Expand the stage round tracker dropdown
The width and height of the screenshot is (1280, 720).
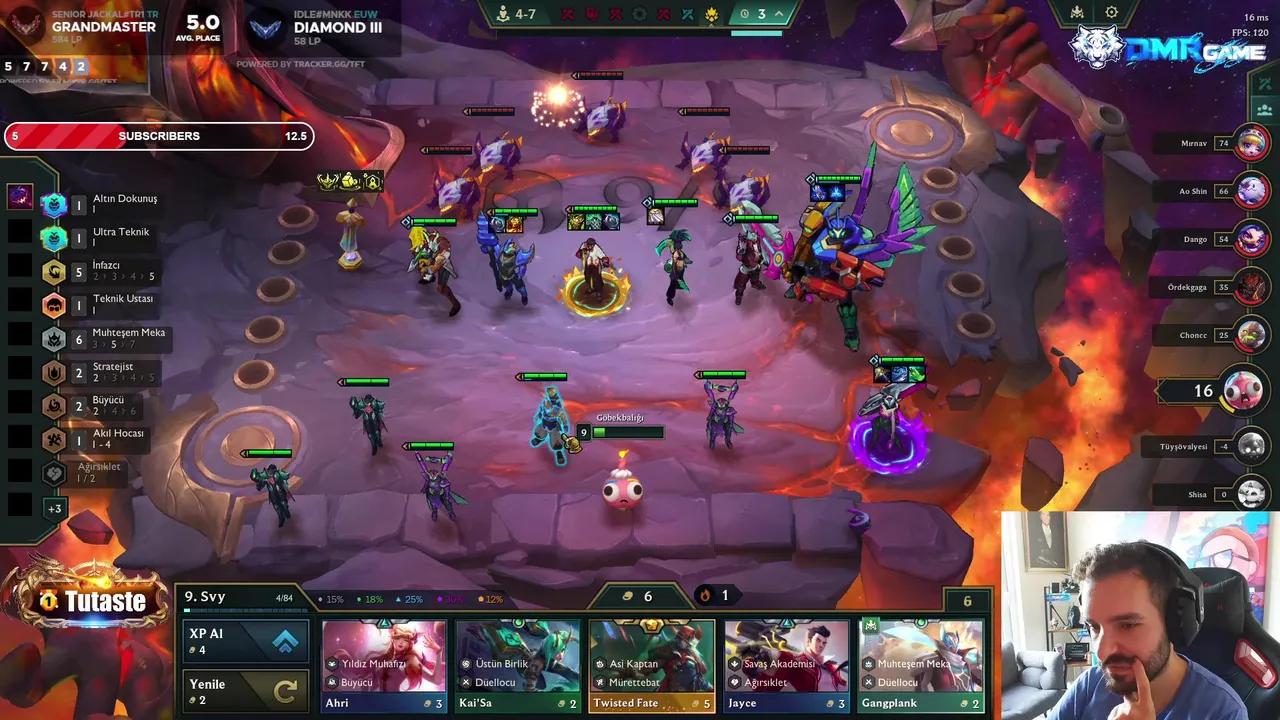[x=778, y=14]
